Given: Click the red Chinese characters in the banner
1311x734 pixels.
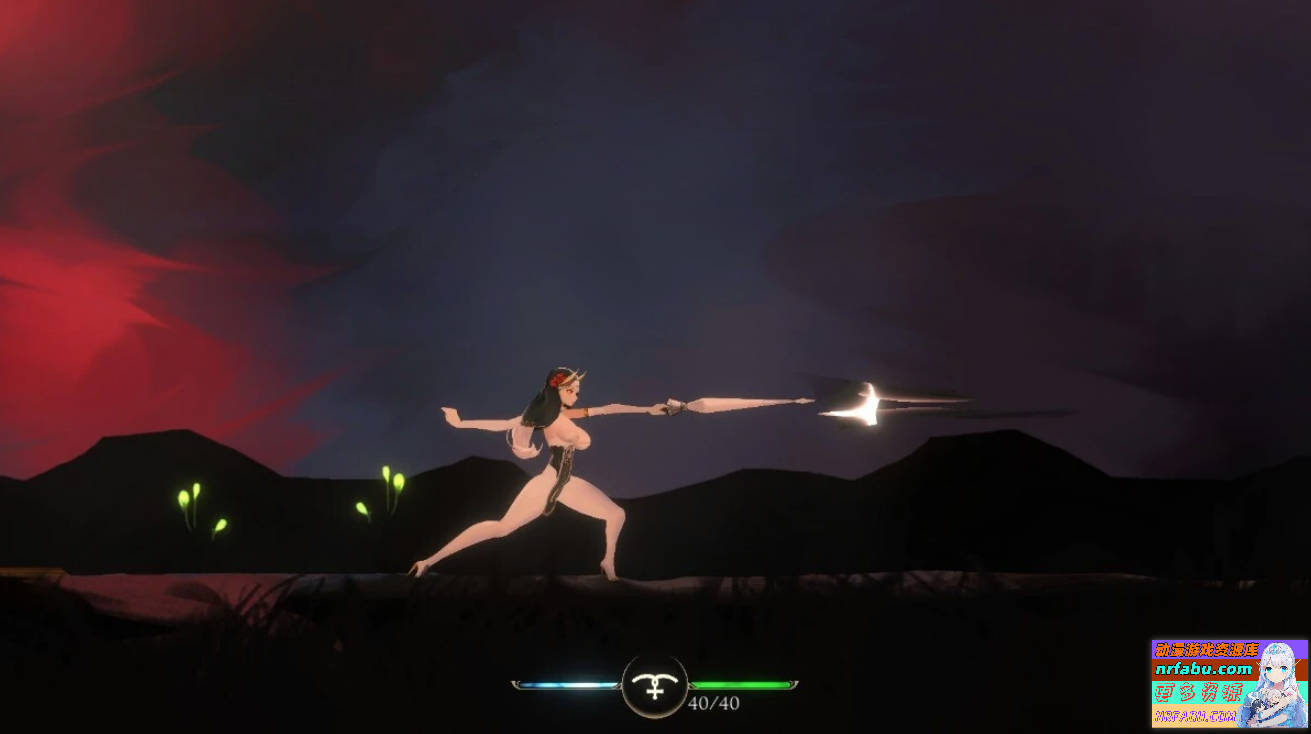Looking at the screenshot, I should (1198, 690).
